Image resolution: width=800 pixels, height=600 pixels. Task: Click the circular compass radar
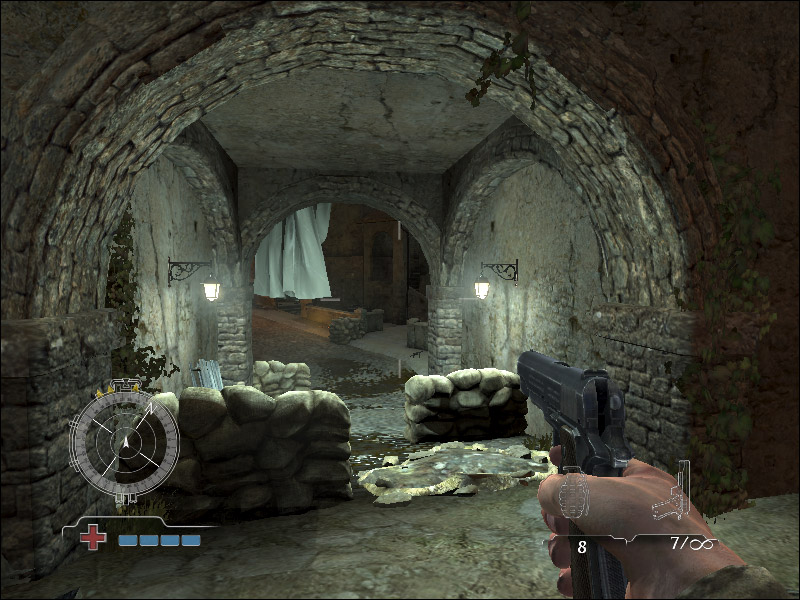(125, 440)
